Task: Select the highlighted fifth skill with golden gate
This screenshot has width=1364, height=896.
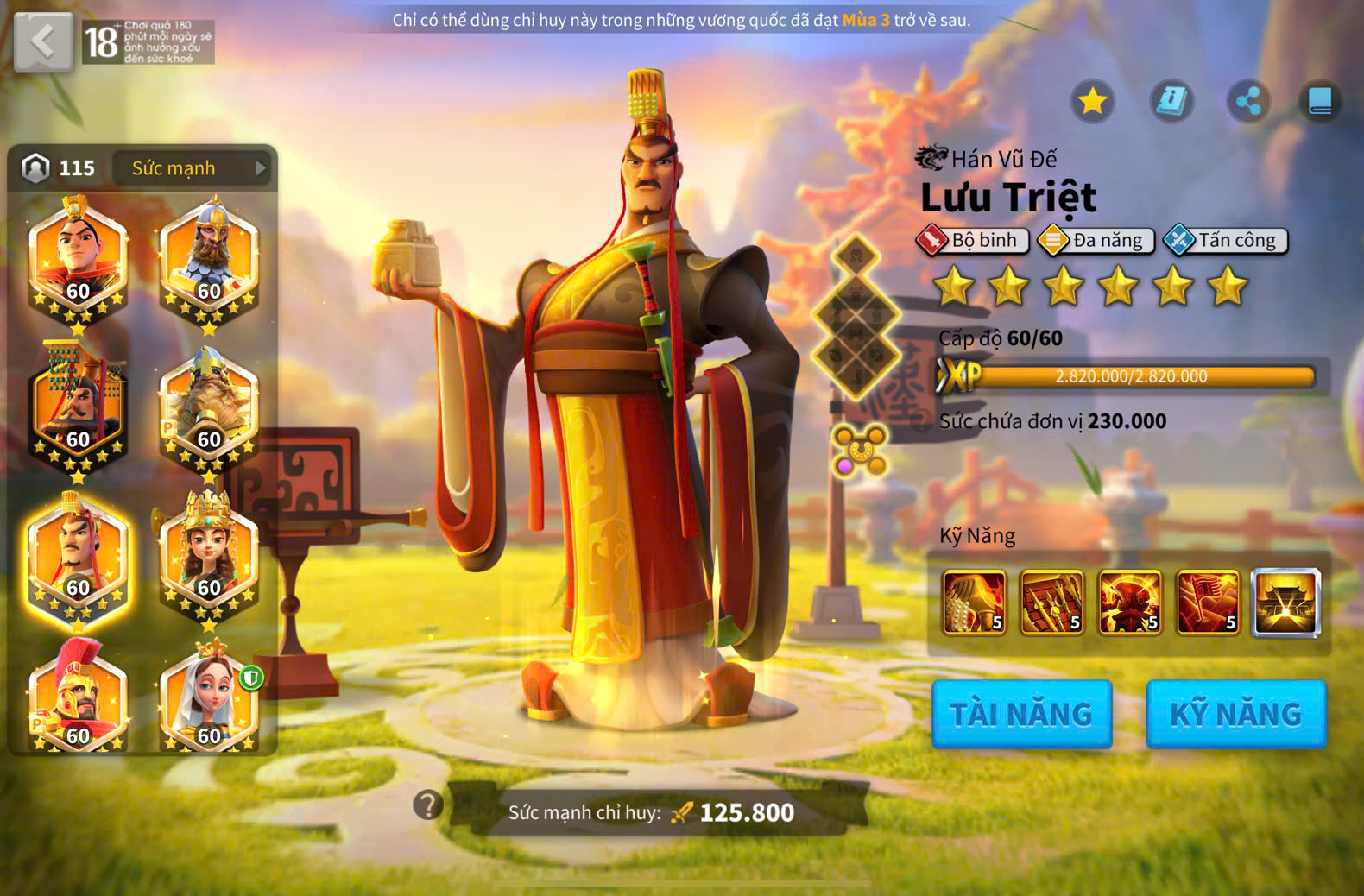Action: tap(1285, 603)
